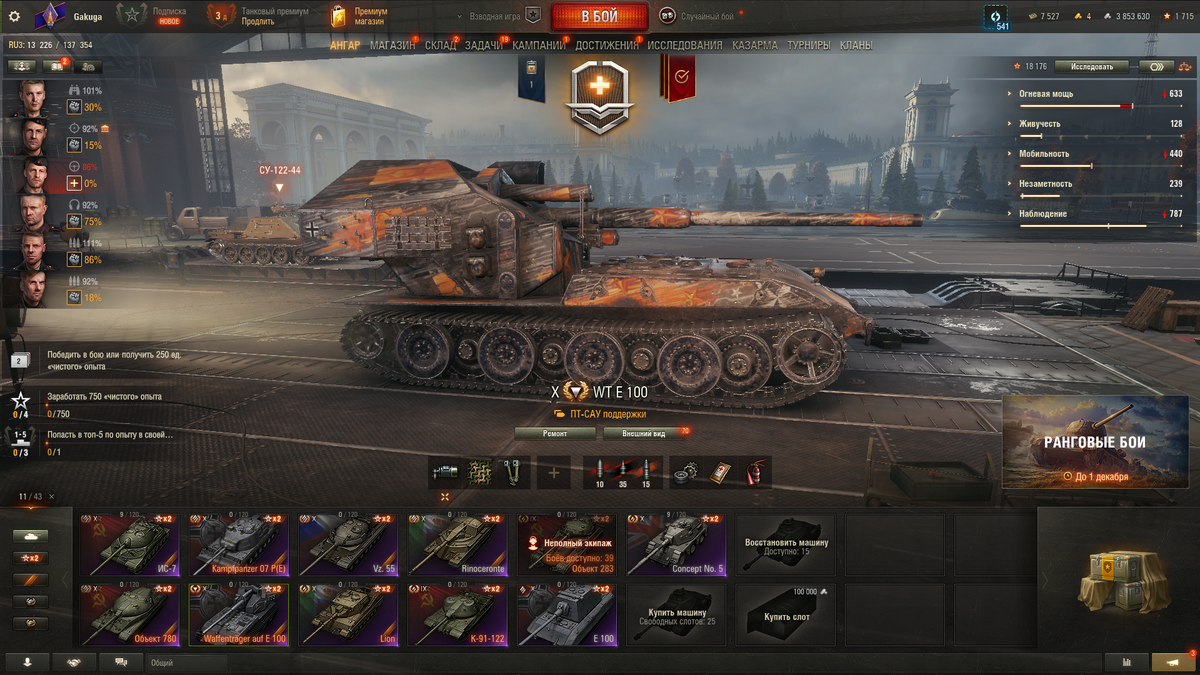Open the СКЛАД tab

pos(440,45)
